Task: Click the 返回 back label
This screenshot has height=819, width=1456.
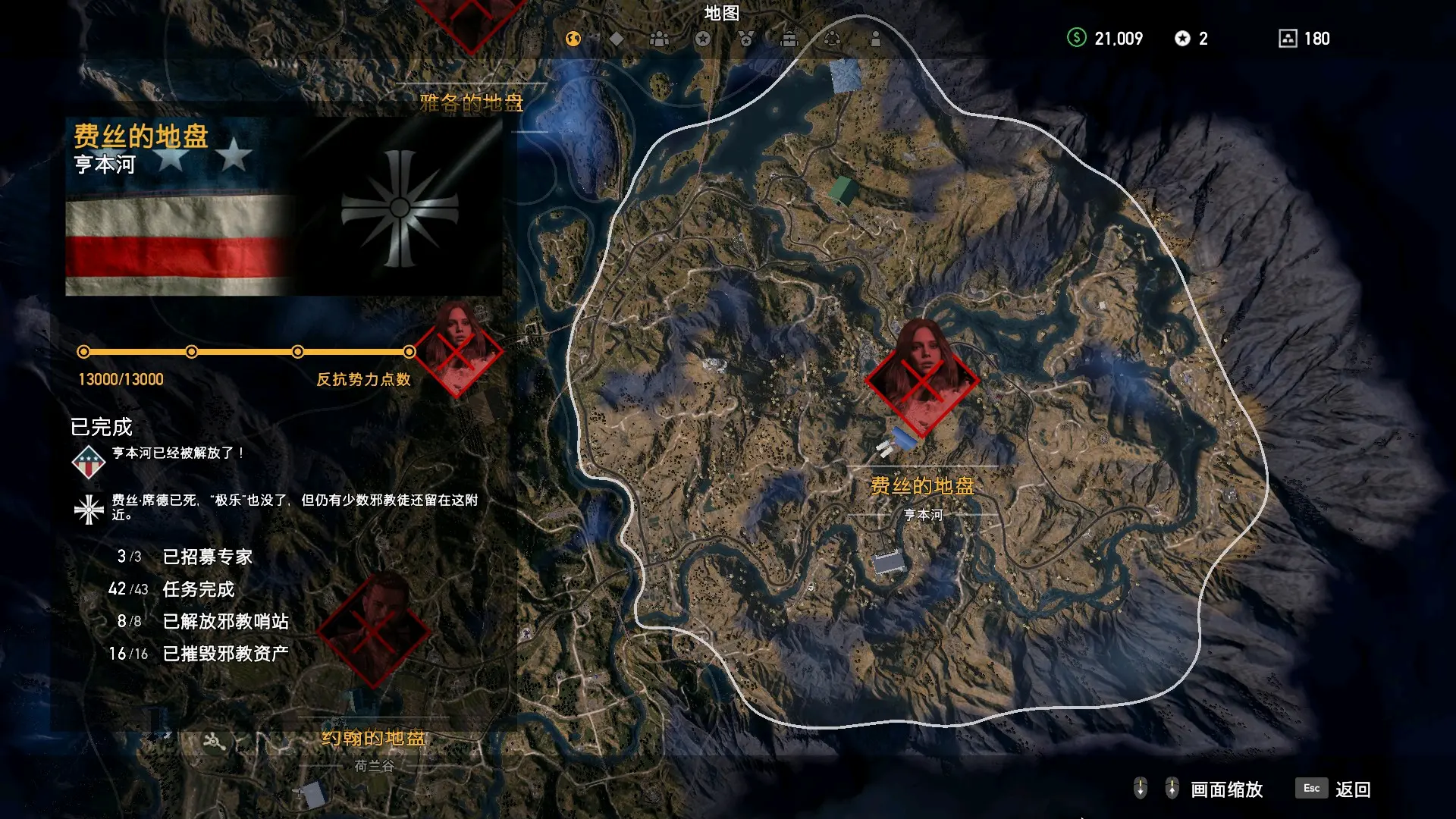Action: (x=1353, y=789)
